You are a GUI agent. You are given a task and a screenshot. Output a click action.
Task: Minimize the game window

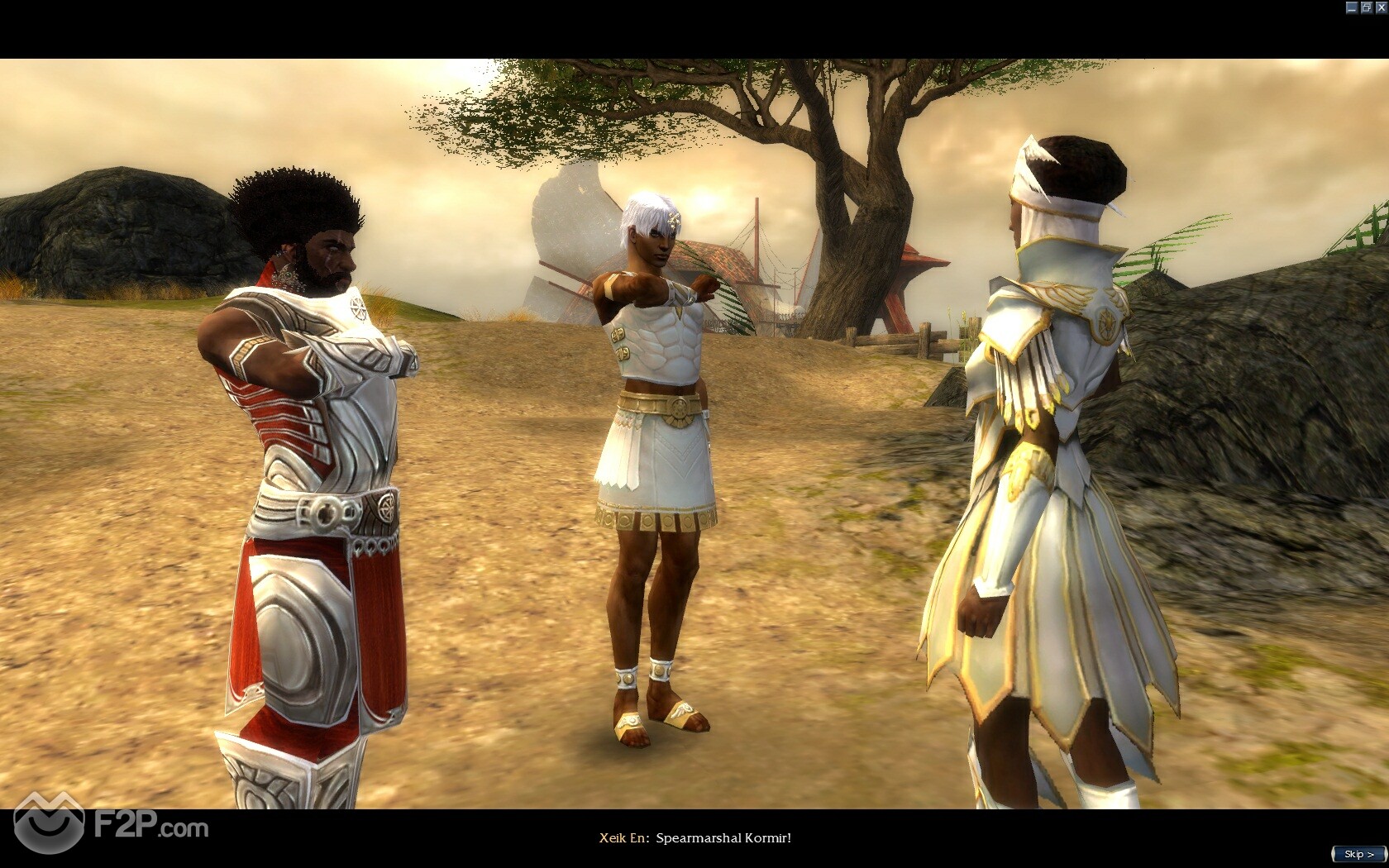point(1352,7)
